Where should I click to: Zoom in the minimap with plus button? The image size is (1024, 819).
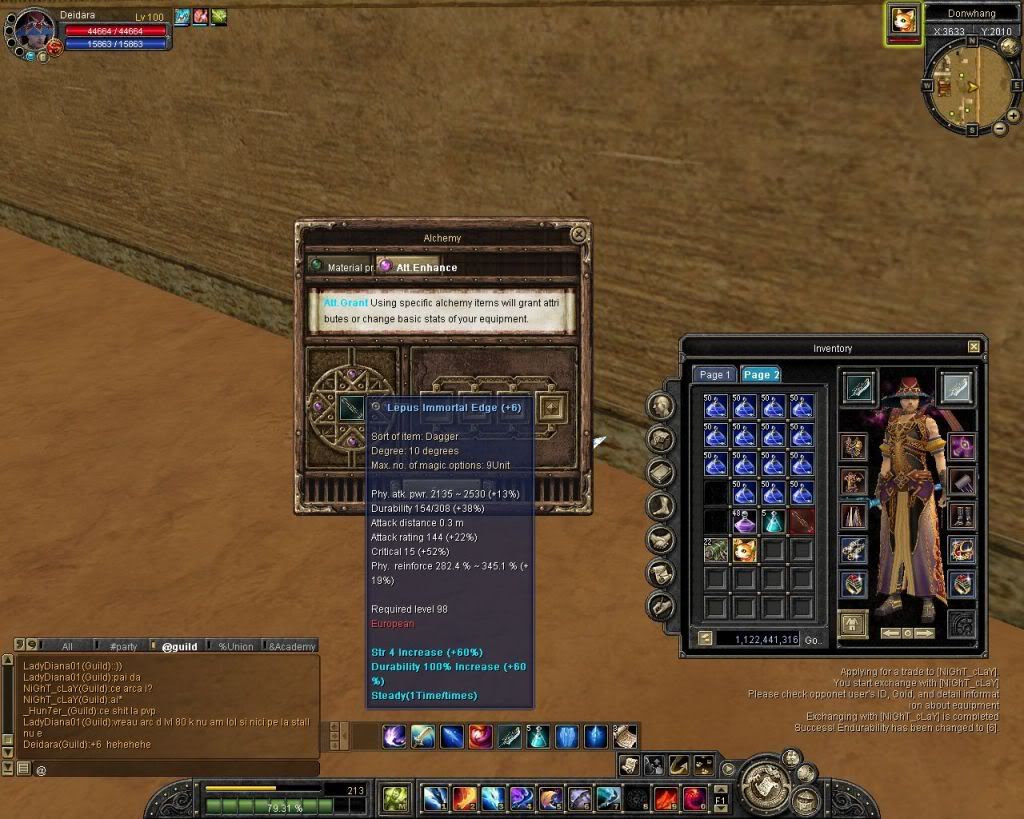pos(1013,116)
